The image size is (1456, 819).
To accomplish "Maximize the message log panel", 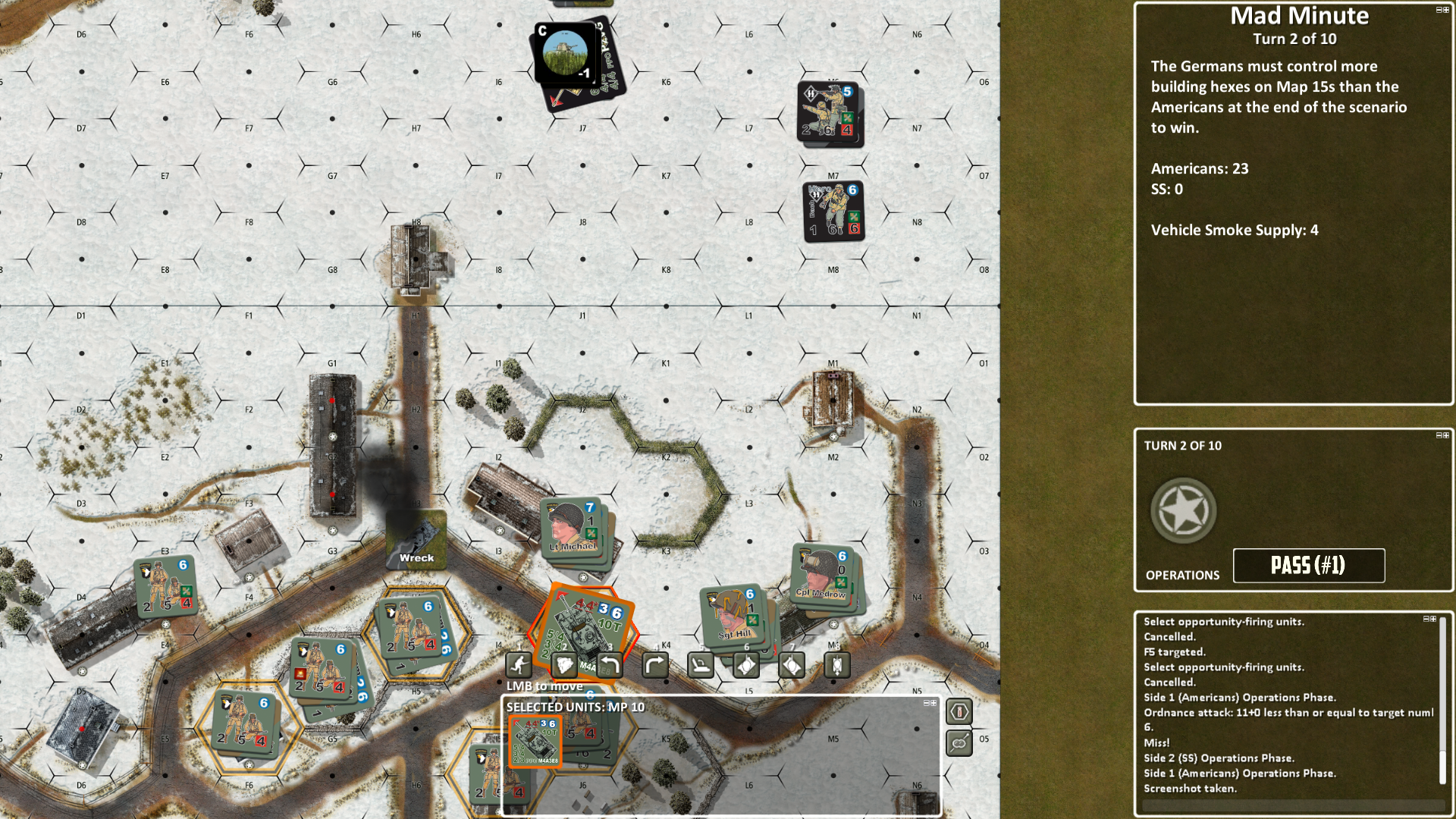I will [1433, 620].
